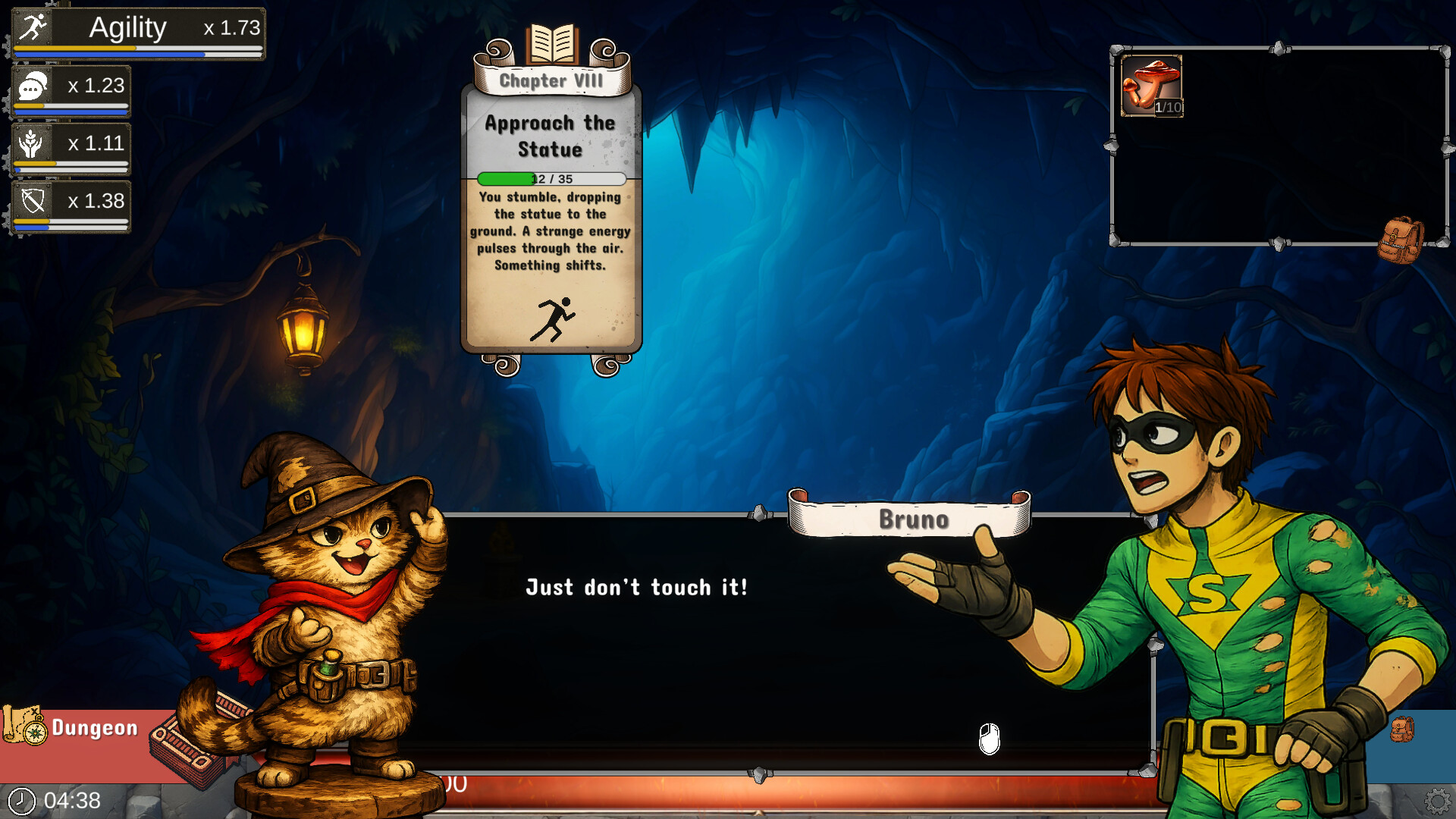Select the shield stat multiplier
This screenshot has height=819, width=1456.
coord(71,206)
